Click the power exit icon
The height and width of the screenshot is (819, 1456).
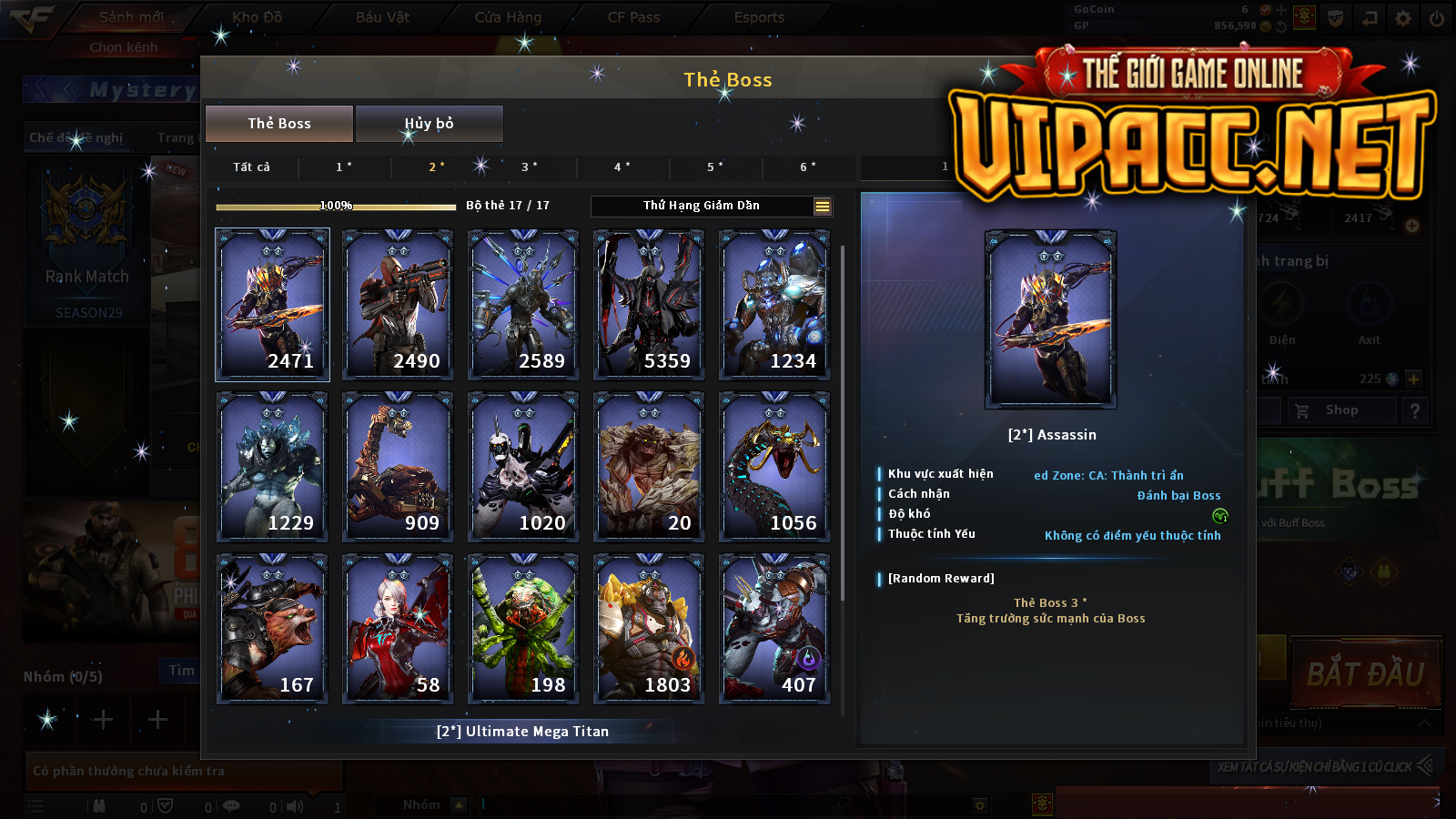pos(1437,18)
